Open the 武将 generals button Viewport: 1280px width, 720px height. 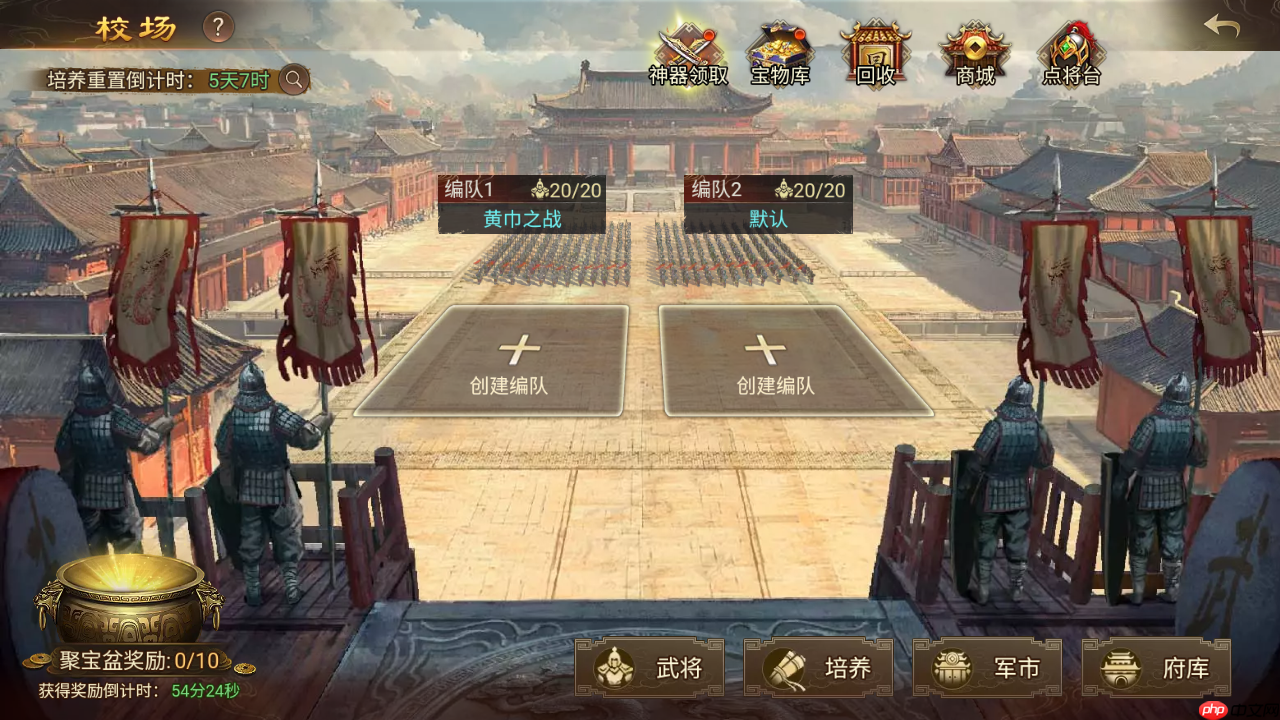tap(650, 668)
